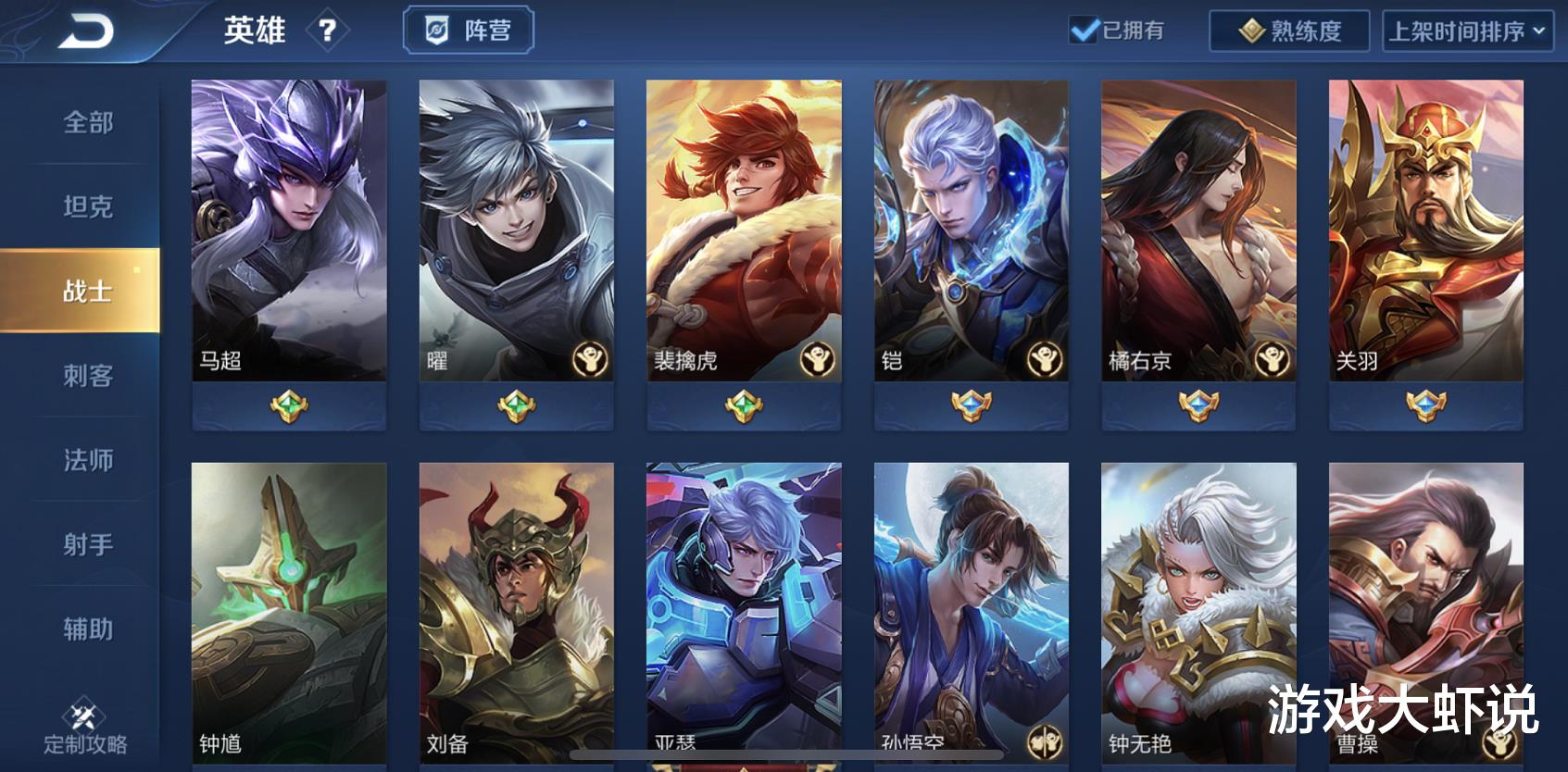Click the proficiency medal under 铠

coord(972,405)
